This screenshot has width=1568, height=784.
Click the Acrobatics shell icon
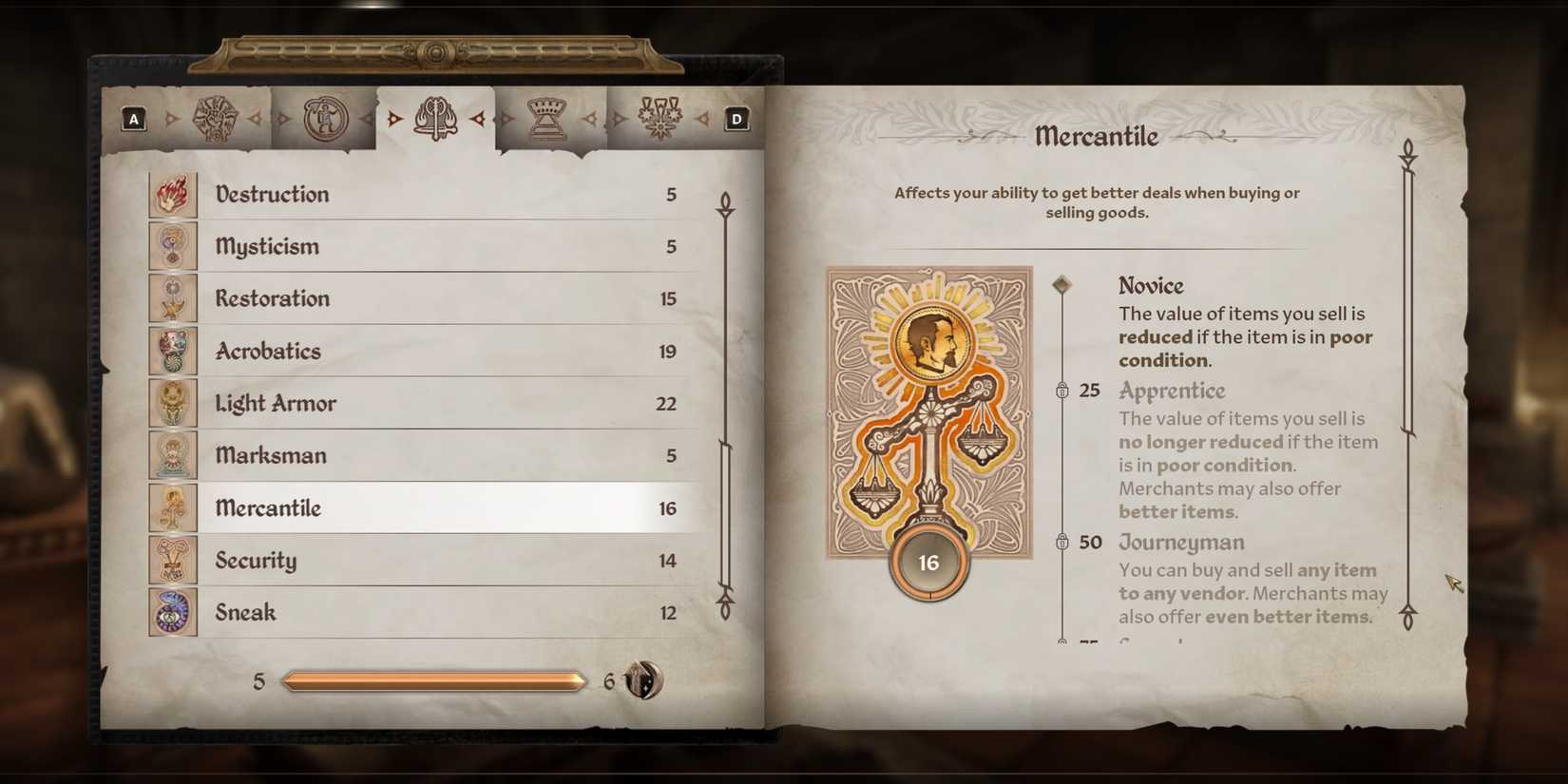tap(172, 351)
